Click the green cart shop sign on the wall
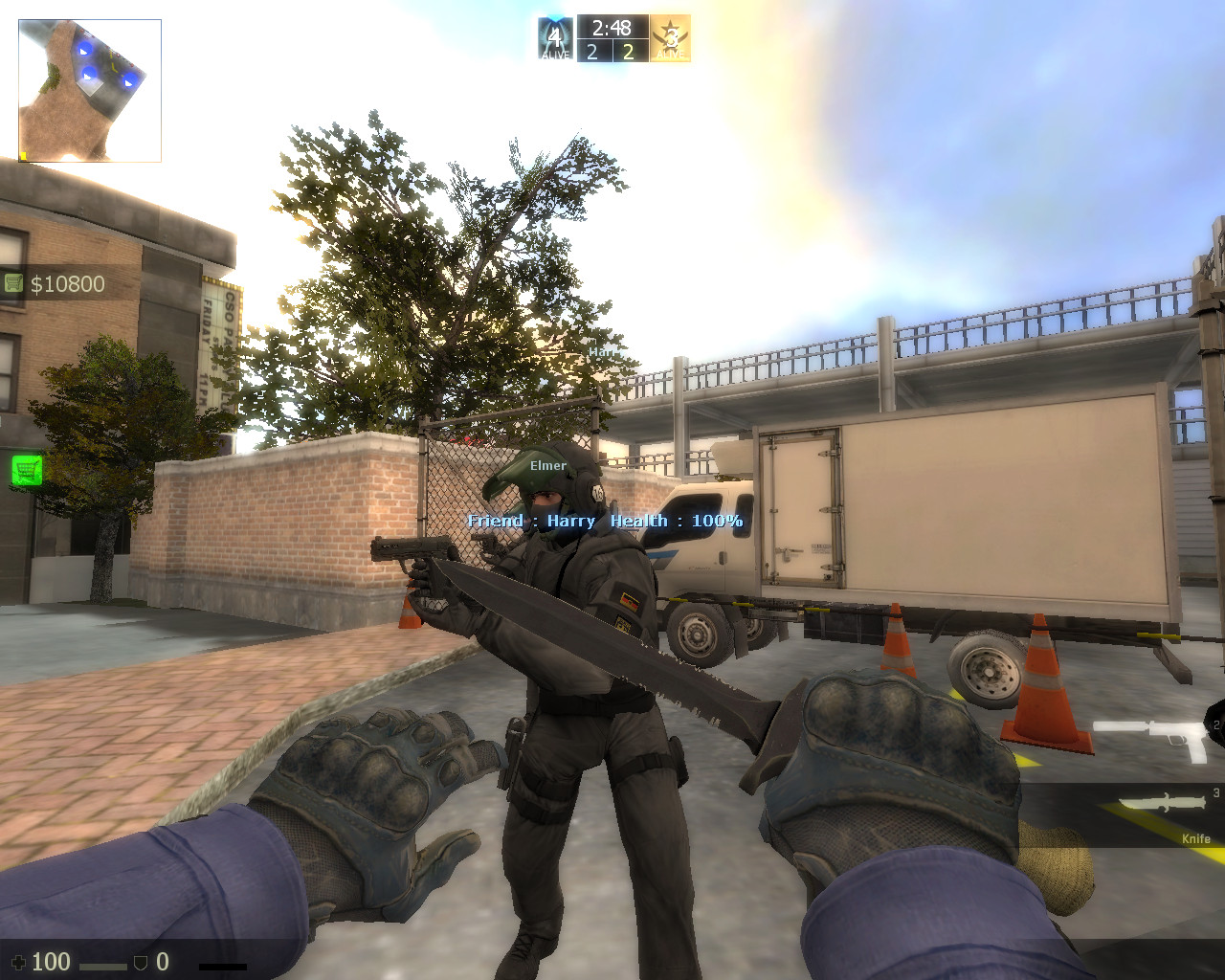Viewport: 1225px width, 980px height. (30, 469)
